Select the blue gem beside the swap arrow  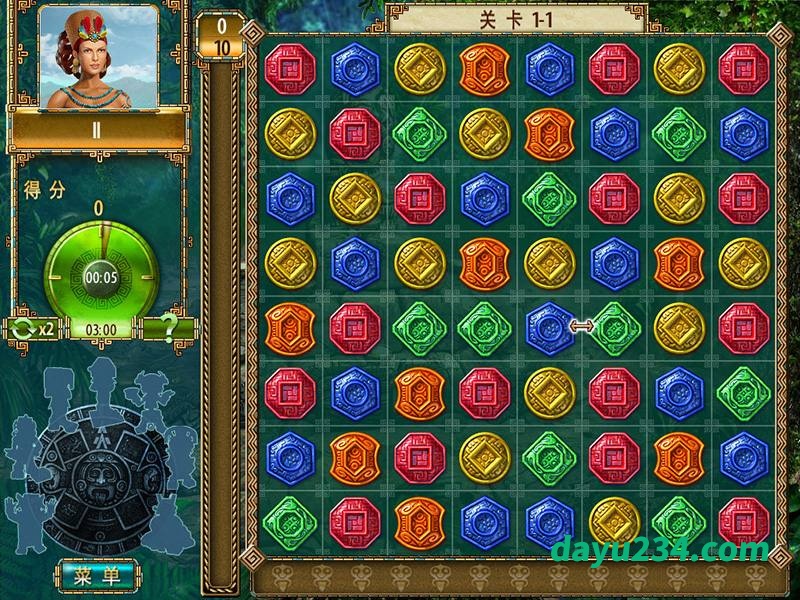[x=548, y=327]
